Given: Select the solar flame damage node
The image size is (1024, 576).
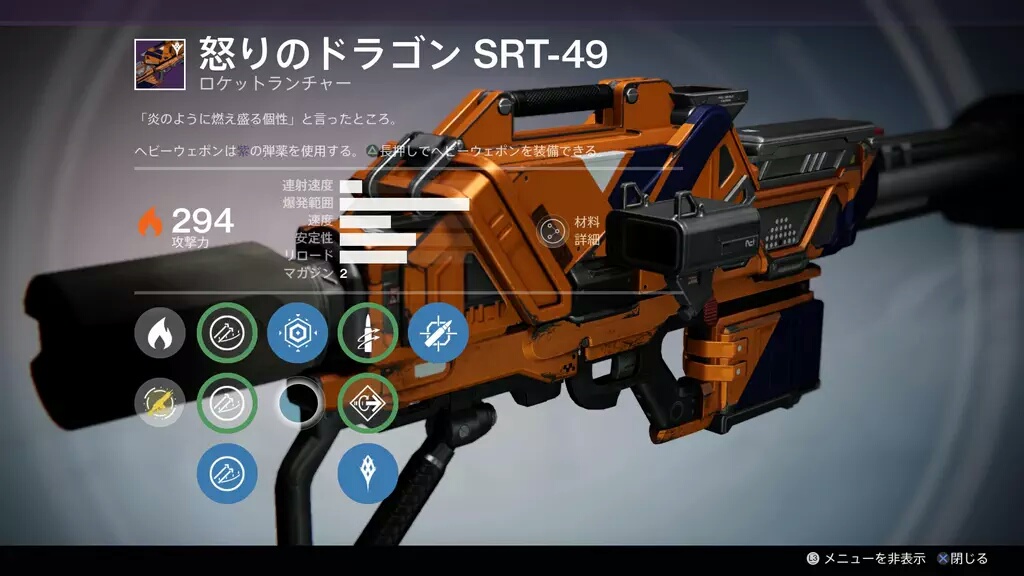Looking at the screenshot, I should tap(160, 333).
